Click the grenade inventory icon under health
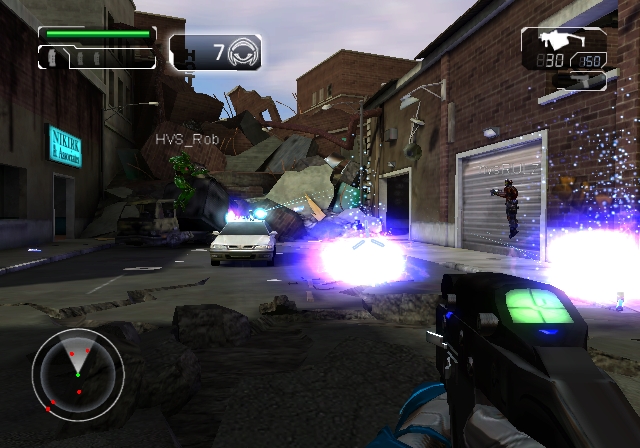 [x=51, y=58]
